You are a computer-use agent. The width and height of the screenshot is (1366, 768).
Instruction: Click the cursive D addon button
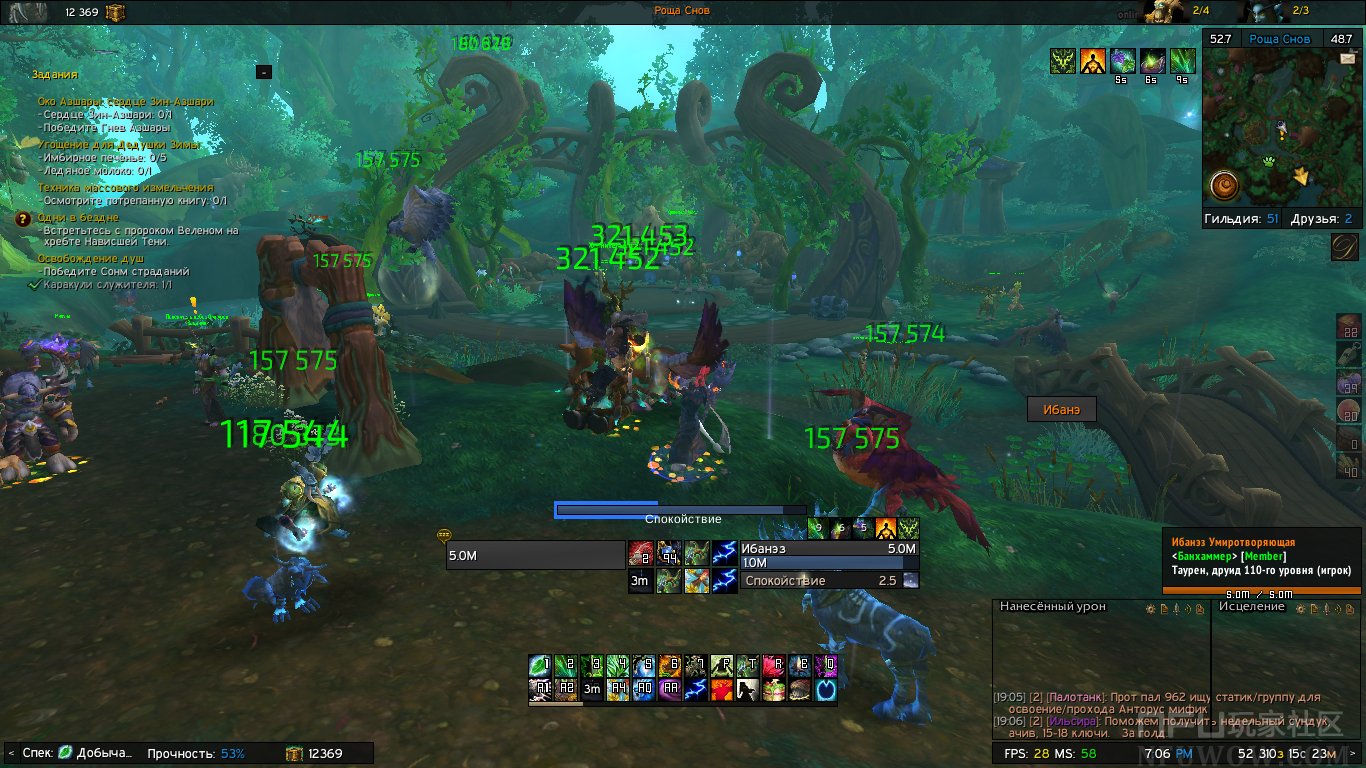(1345, 247)
